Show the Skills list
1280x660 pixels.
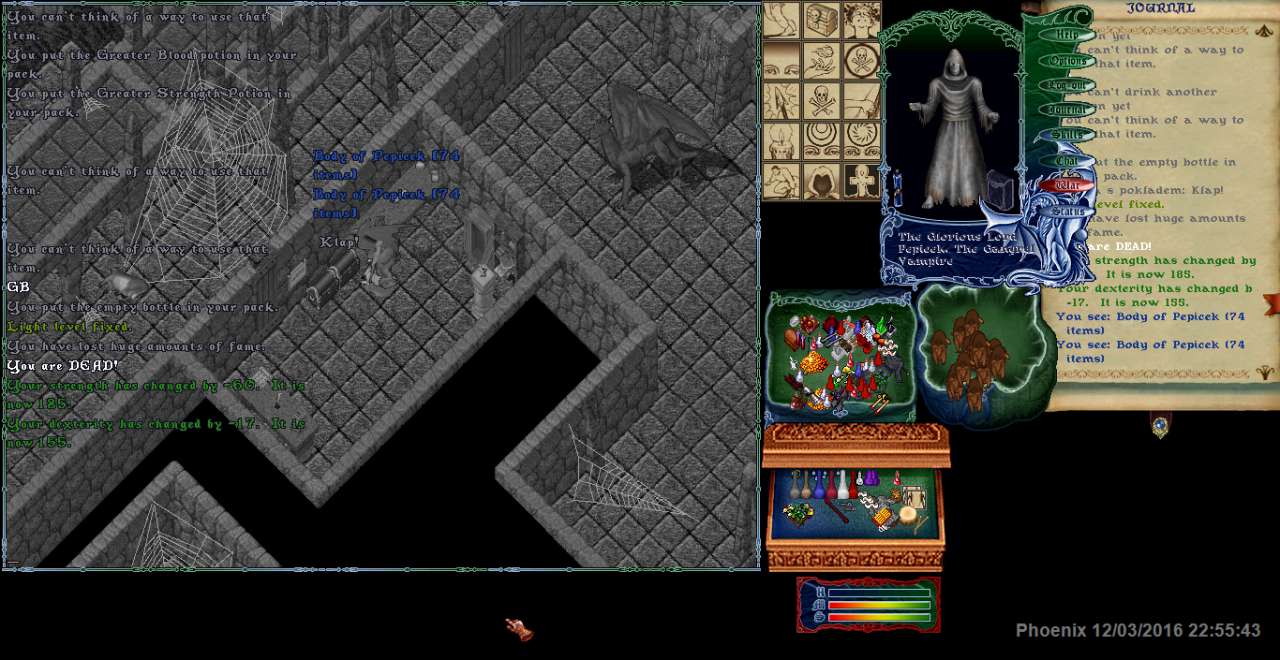pos(1067,135)
